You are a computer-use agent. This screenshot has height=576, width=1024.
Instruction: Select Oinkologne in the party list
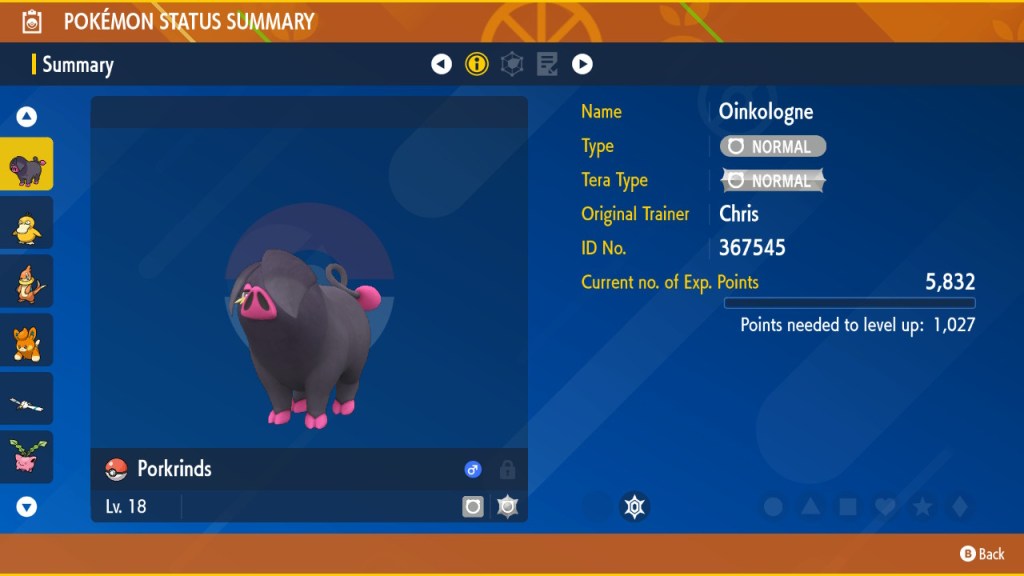click(x=26, y=165)
